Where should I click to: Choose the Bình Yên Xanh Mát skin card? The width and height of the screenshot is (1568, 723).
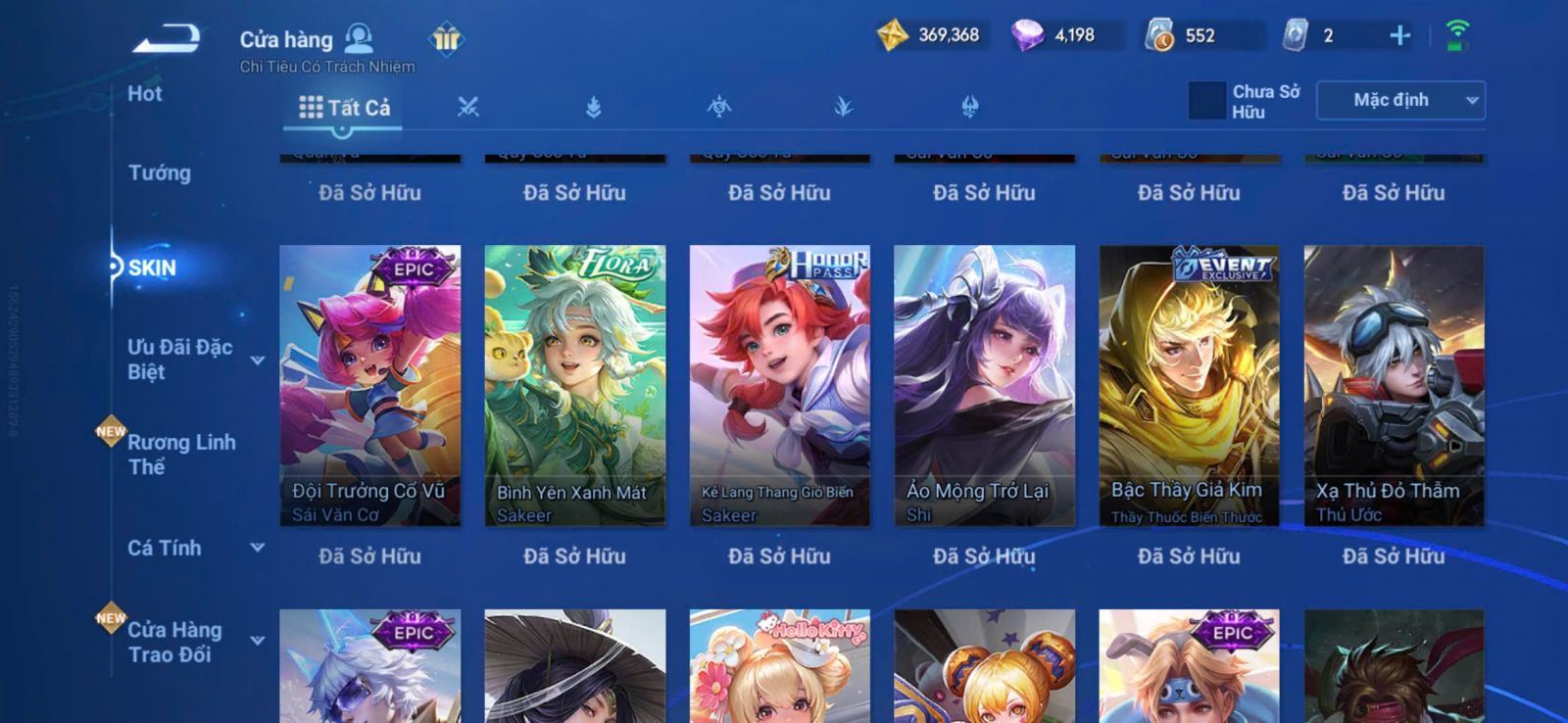tap(574, 385)
